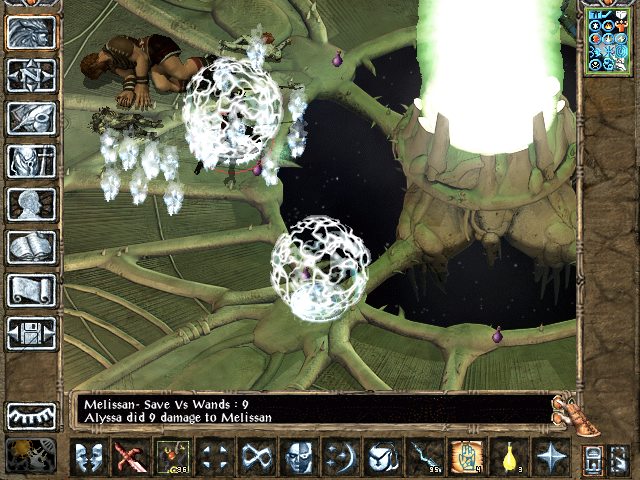Use the infinity loop action button
Viewport: 640px width, 480px height.
point(255,458)
